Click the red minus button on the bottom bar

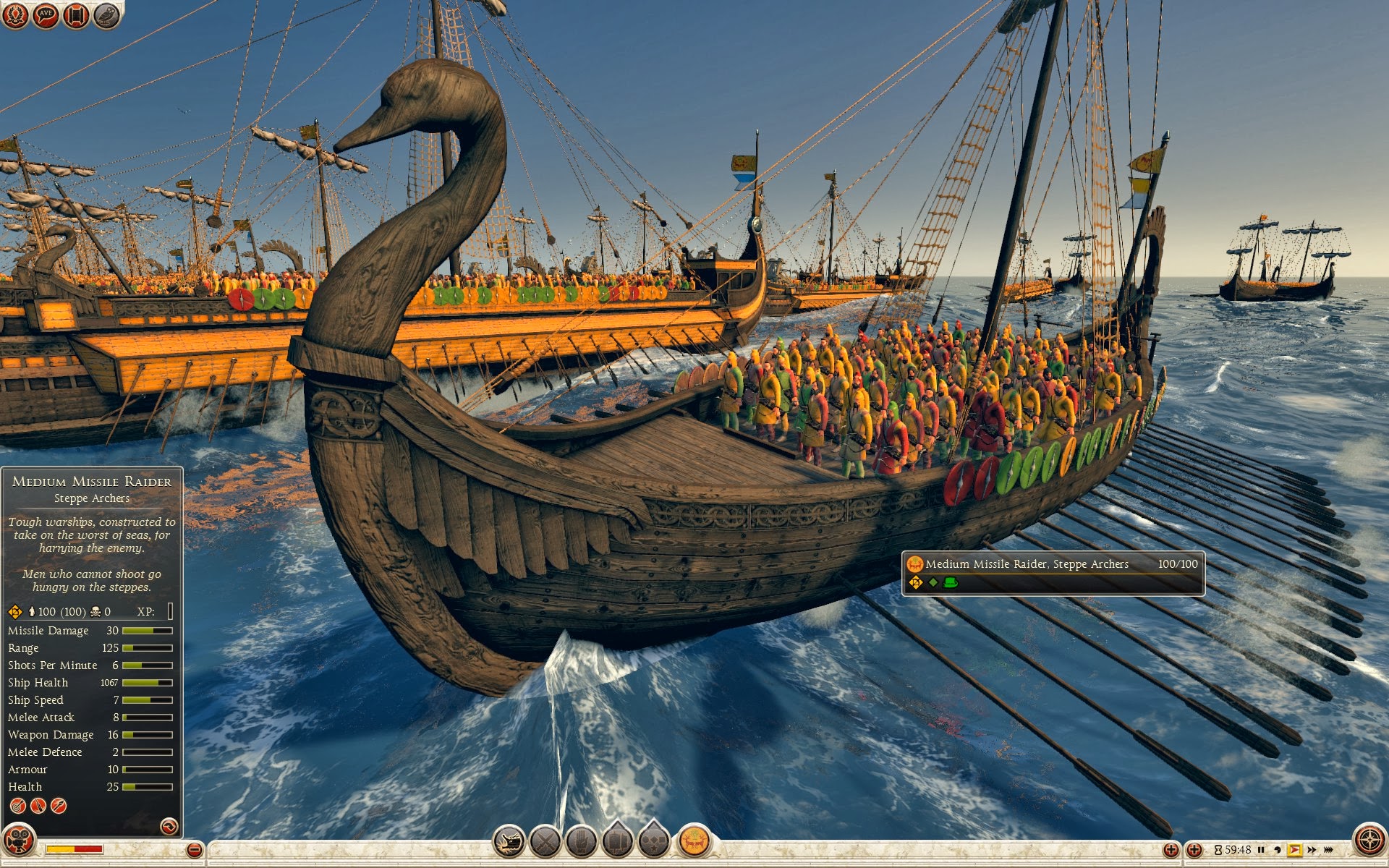[x=194, y=851]
